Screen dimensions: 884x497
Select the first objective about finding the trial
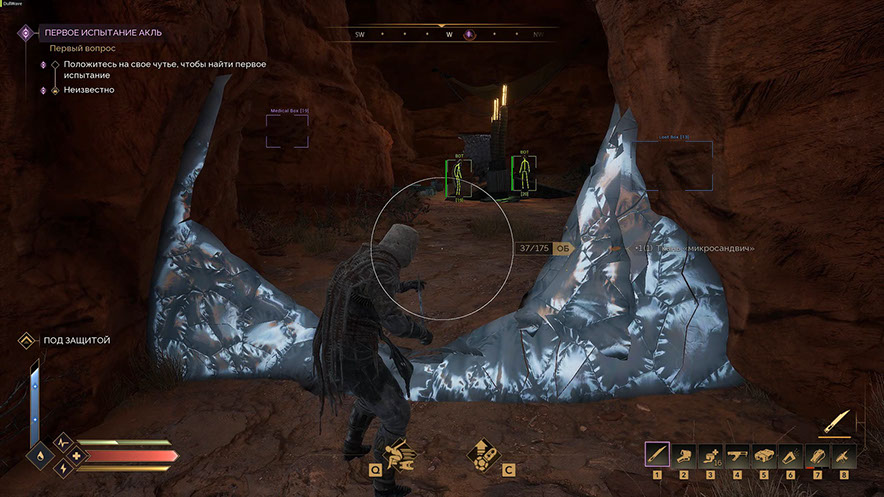164,69
